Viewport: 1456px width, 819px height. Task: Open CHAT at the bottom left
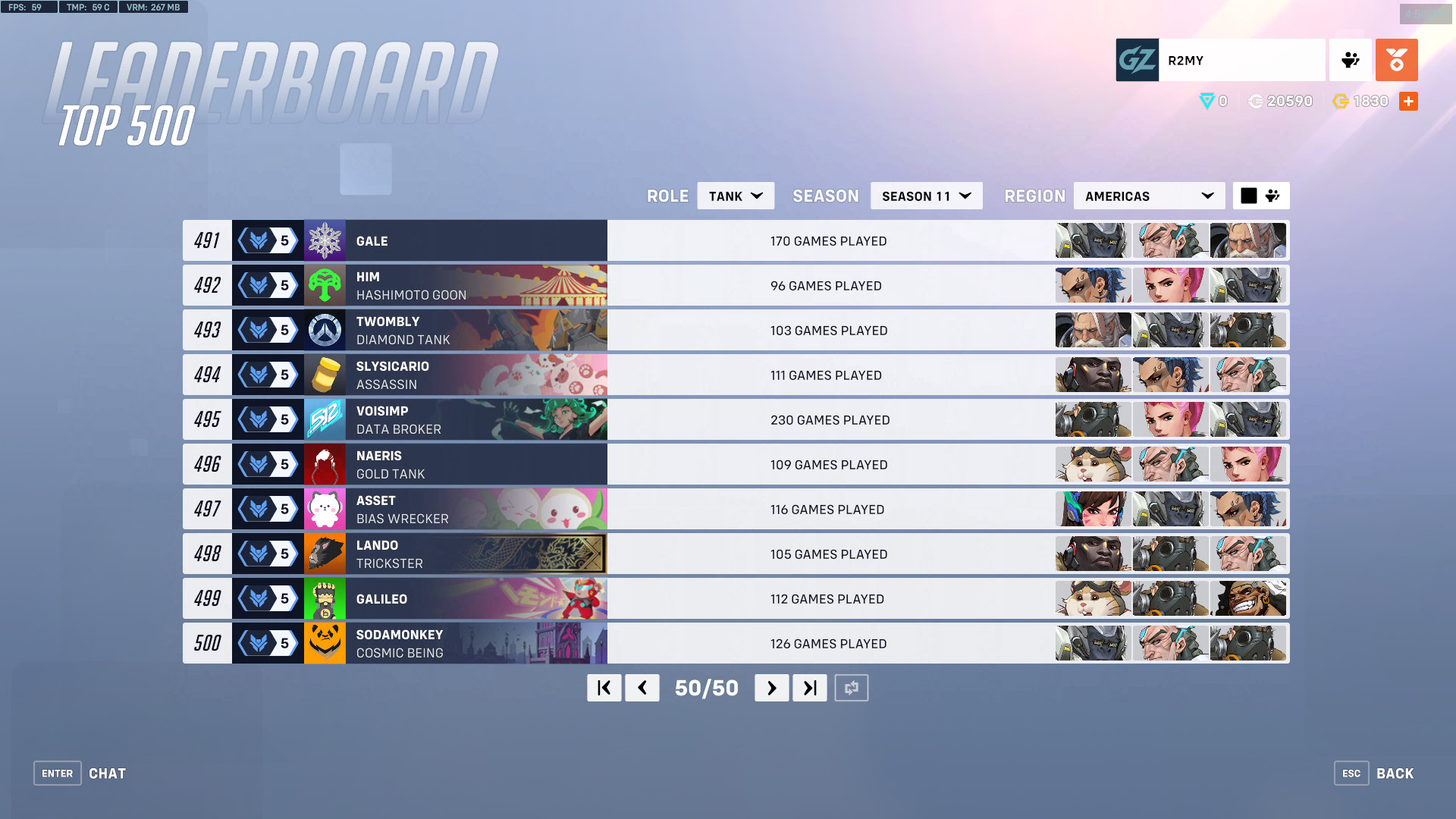pyautogui.click(x=107, y=773)
